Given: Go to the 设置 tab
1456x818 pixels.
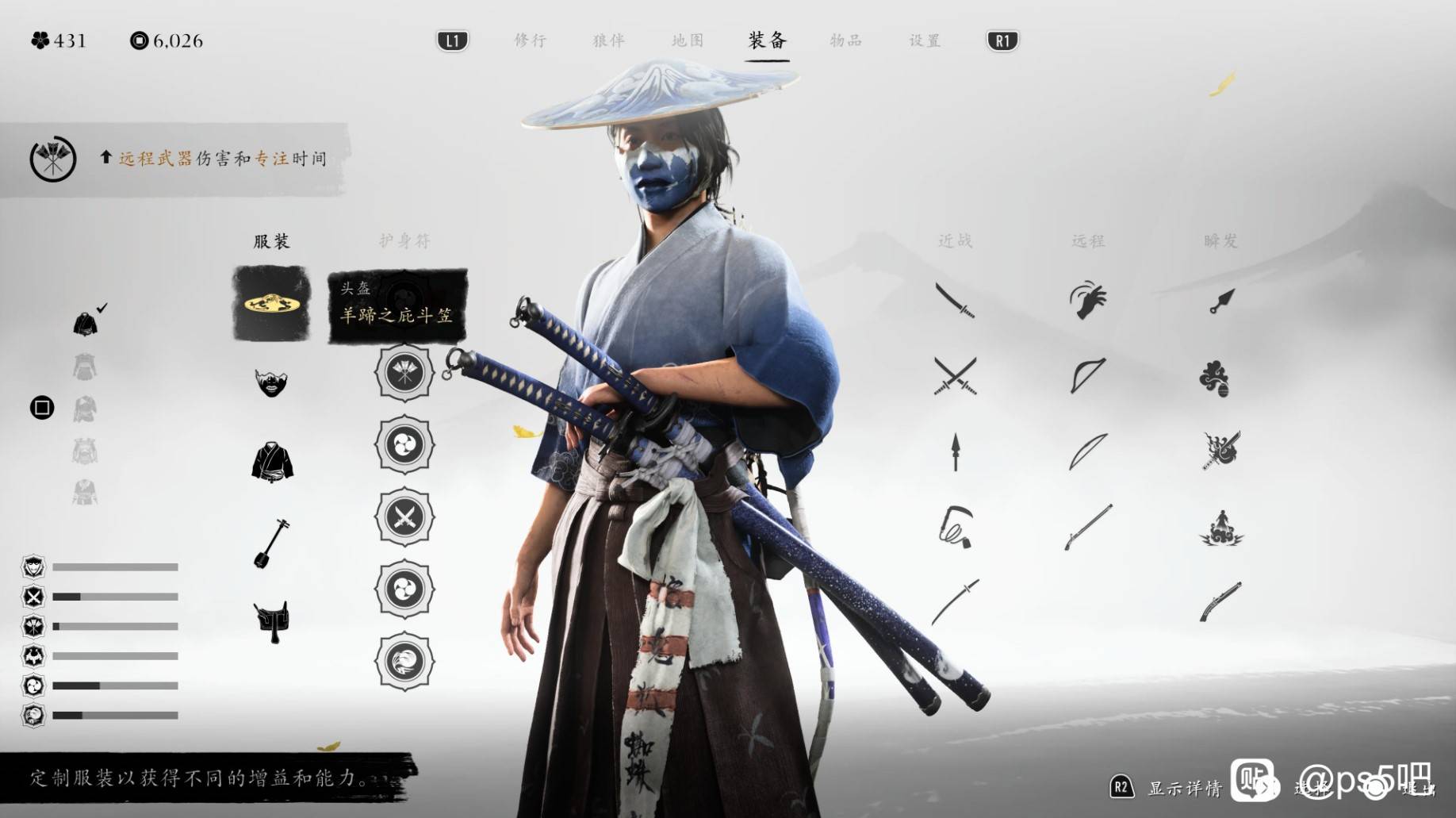Looking at the screenshot, I should pos(925,40).
